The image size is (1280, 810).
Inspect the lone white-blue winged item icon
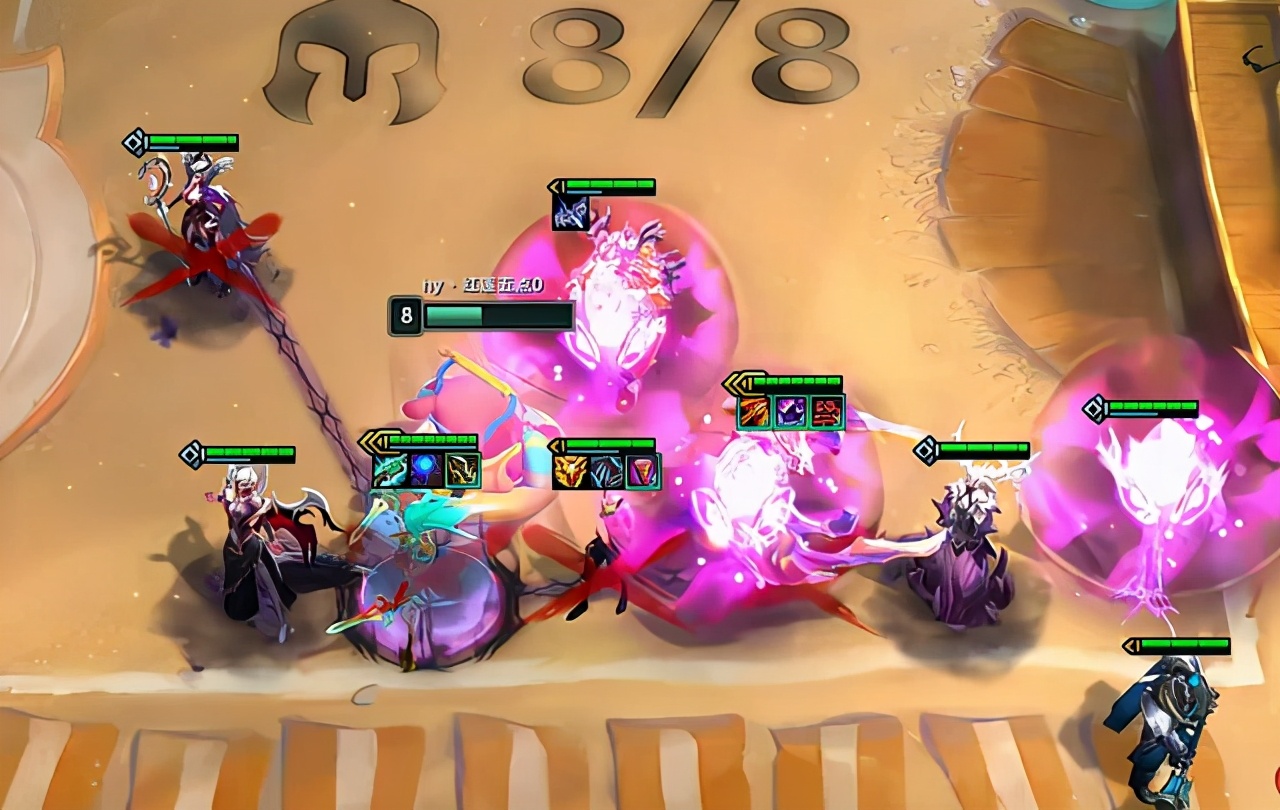570,213
